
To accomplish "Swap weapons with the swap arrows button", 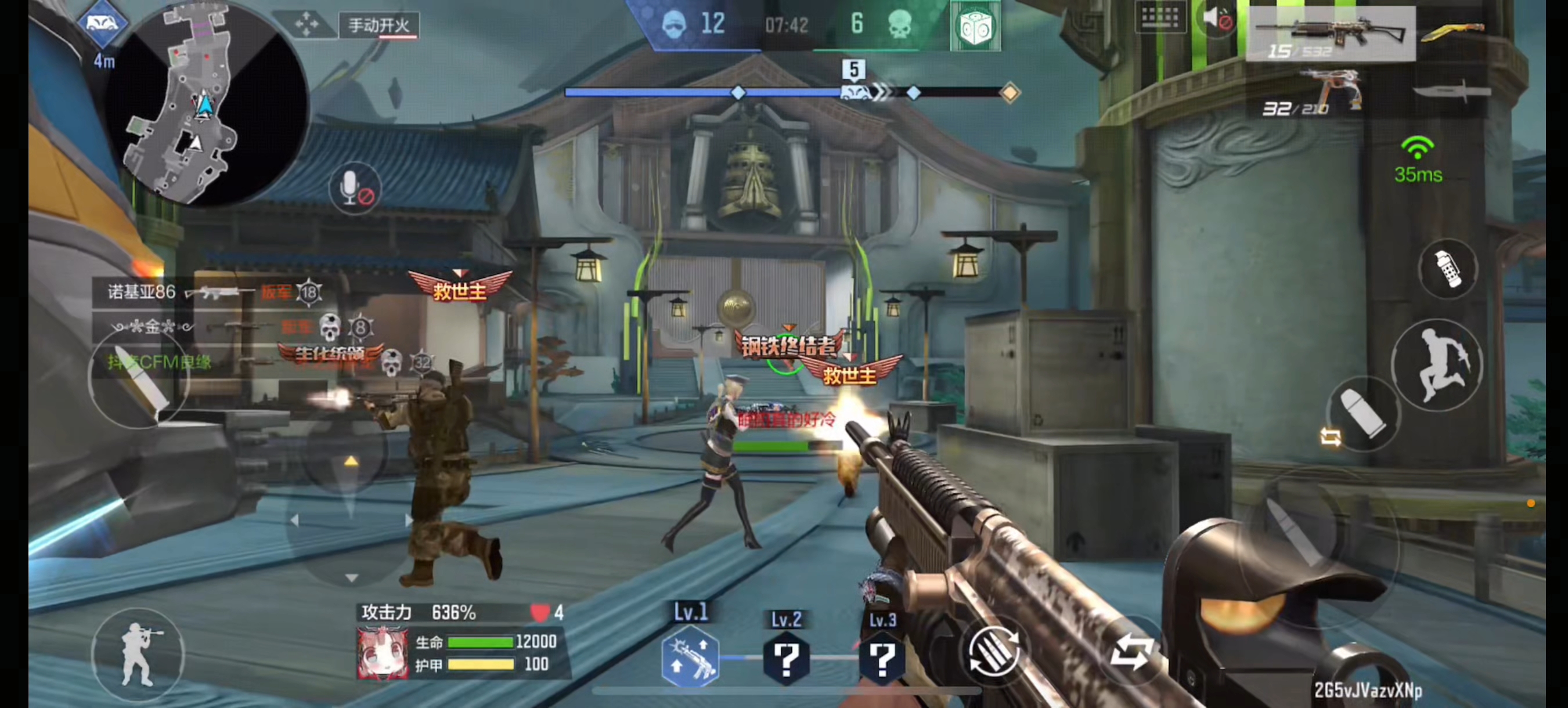I will tap(1131, 652).
